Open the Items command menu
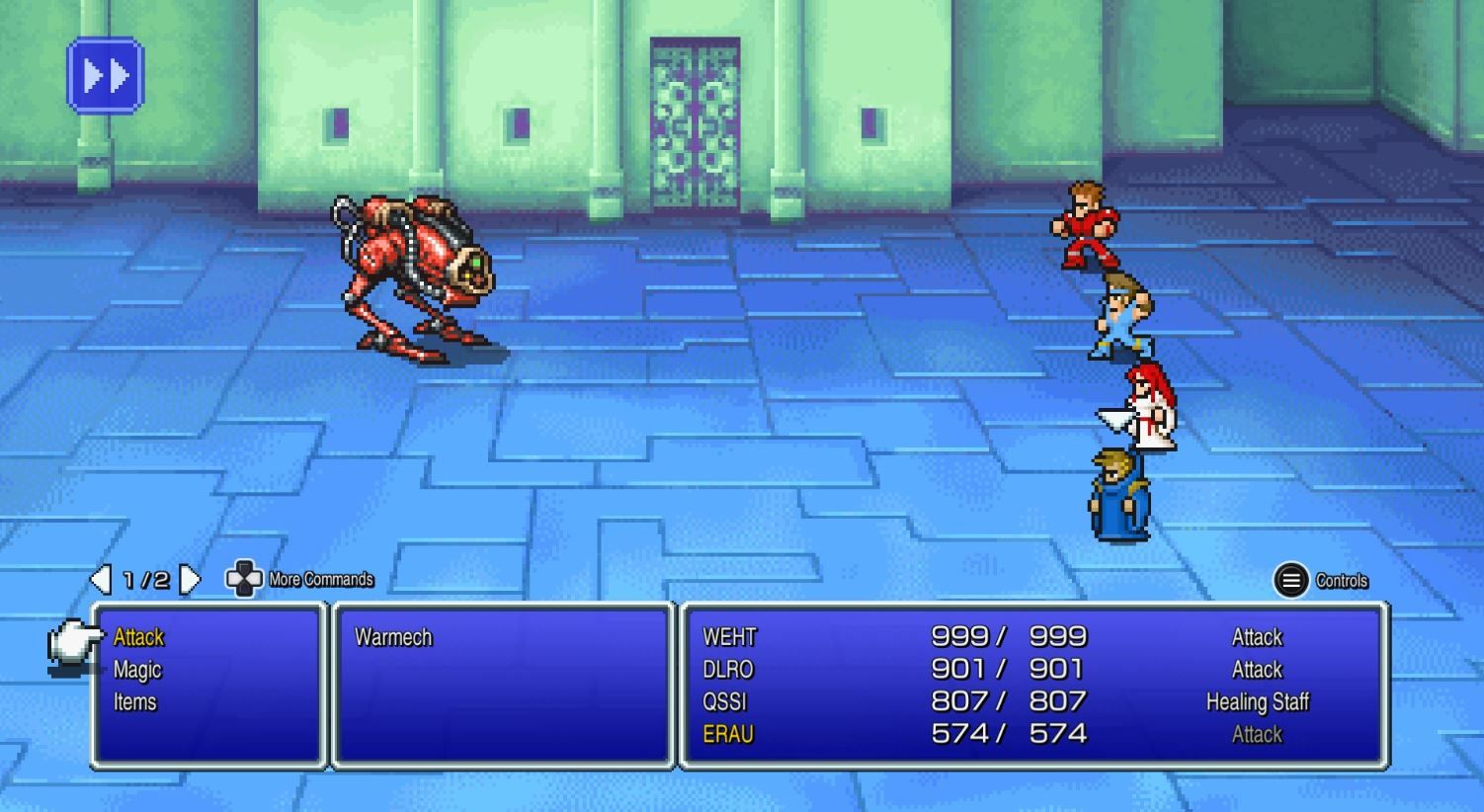The height and width of the screenshot is (812, 1484). point(136,702)
